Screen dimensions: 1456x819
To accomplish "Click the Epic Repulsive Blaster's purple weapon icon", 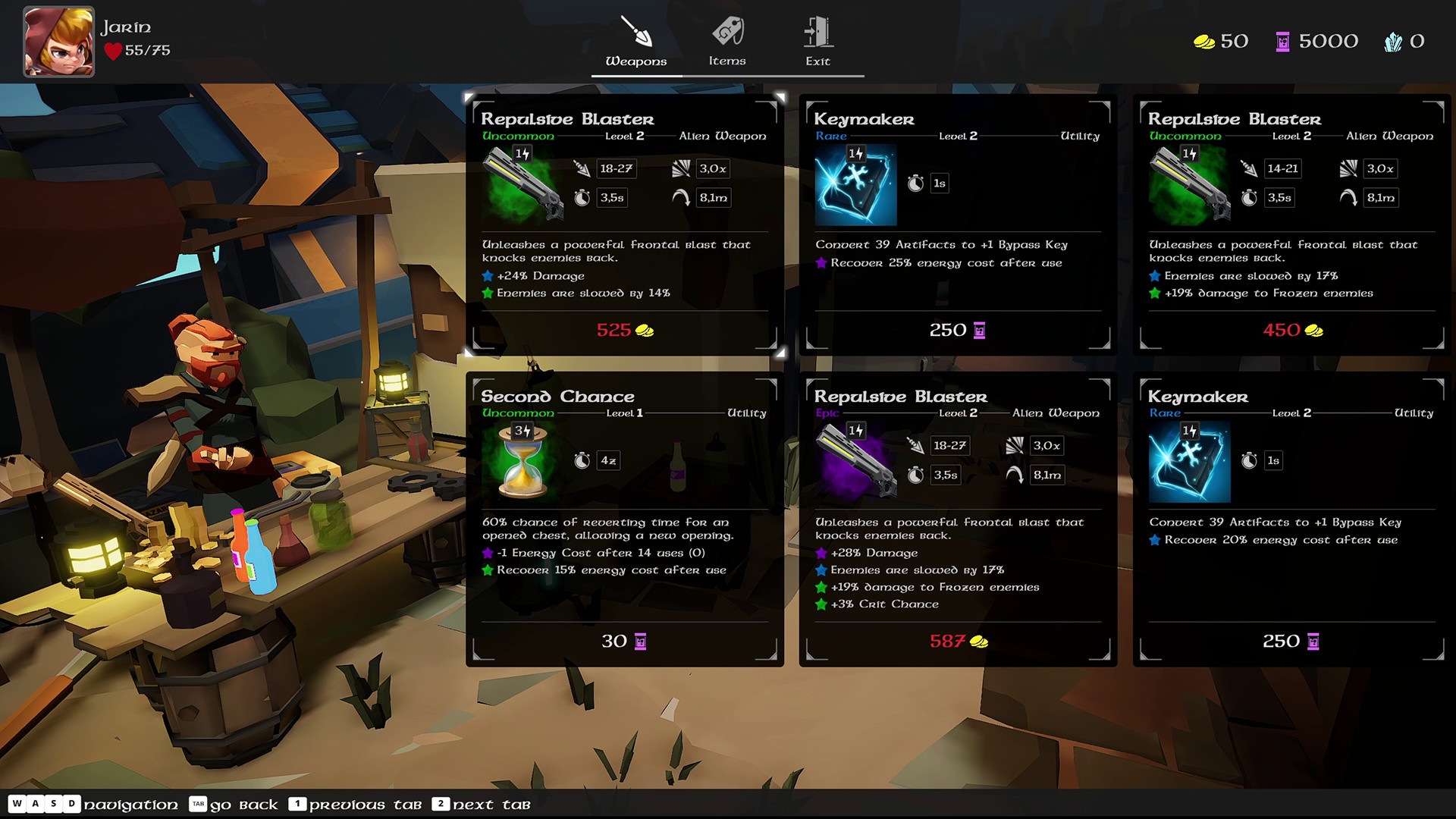I will click(x=855, y=461).
